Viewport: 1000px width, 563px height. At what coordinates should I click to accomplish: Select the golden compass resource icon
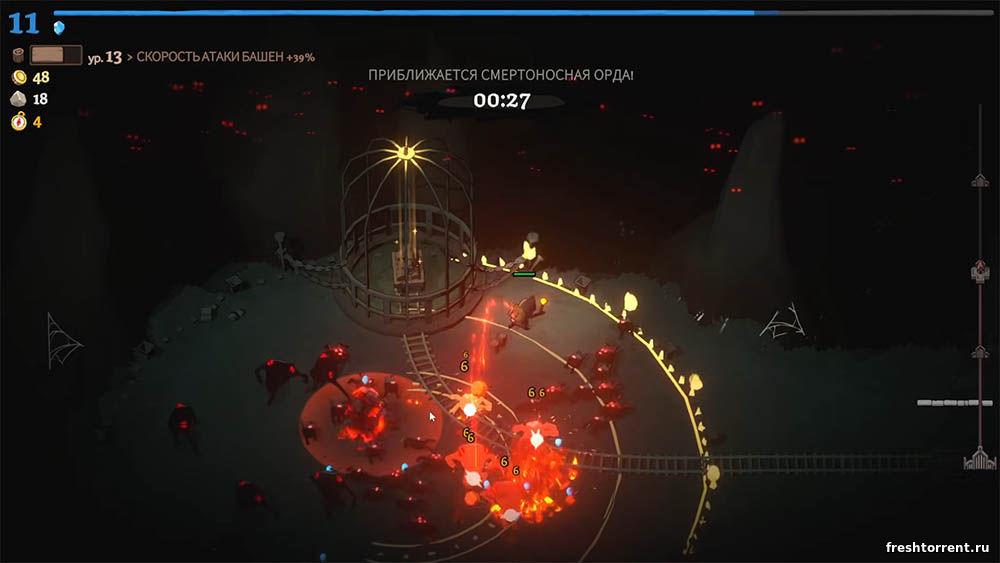click(x=18, y=122)
